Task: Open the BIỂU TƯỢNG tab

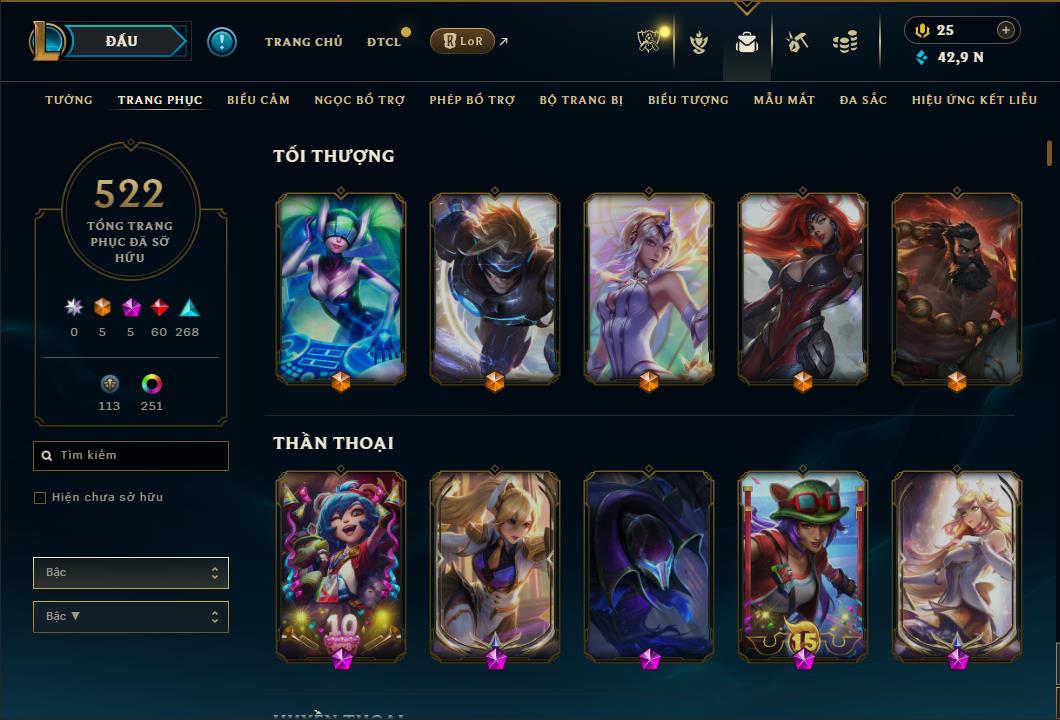Action: point(688,100)
